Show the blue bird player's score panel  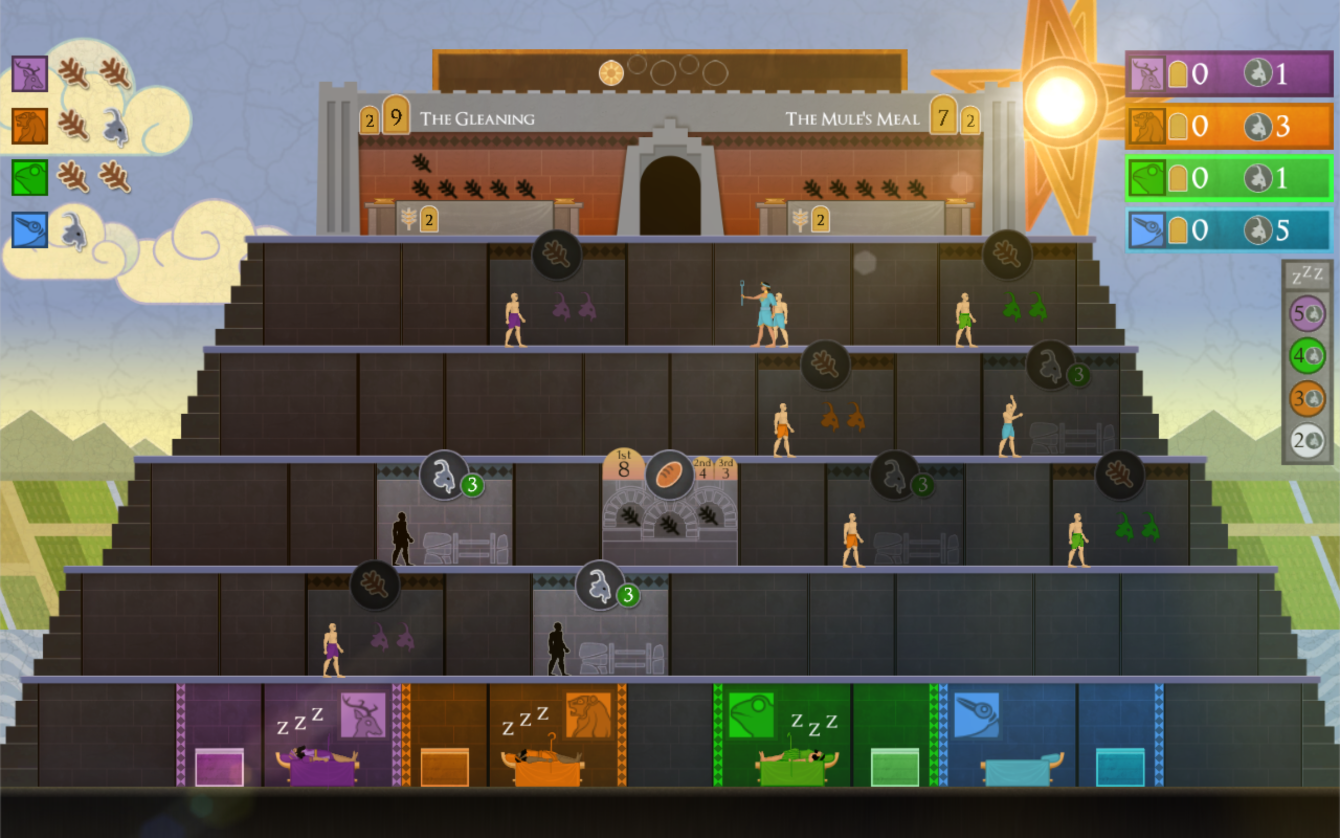pos(1228,231)
